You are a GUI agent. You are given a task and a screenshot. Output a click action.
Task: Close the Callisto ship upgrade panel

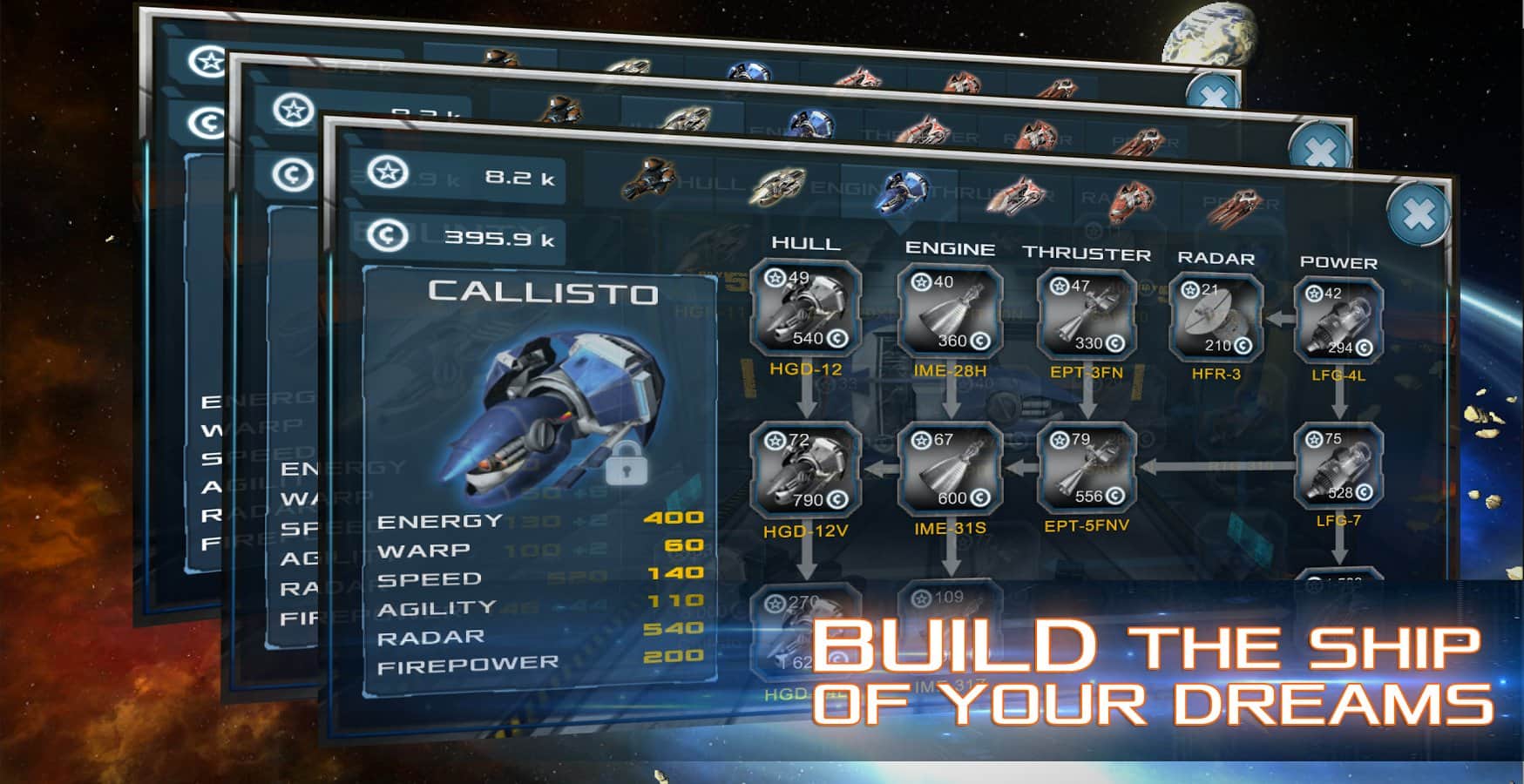(1418, 214)
